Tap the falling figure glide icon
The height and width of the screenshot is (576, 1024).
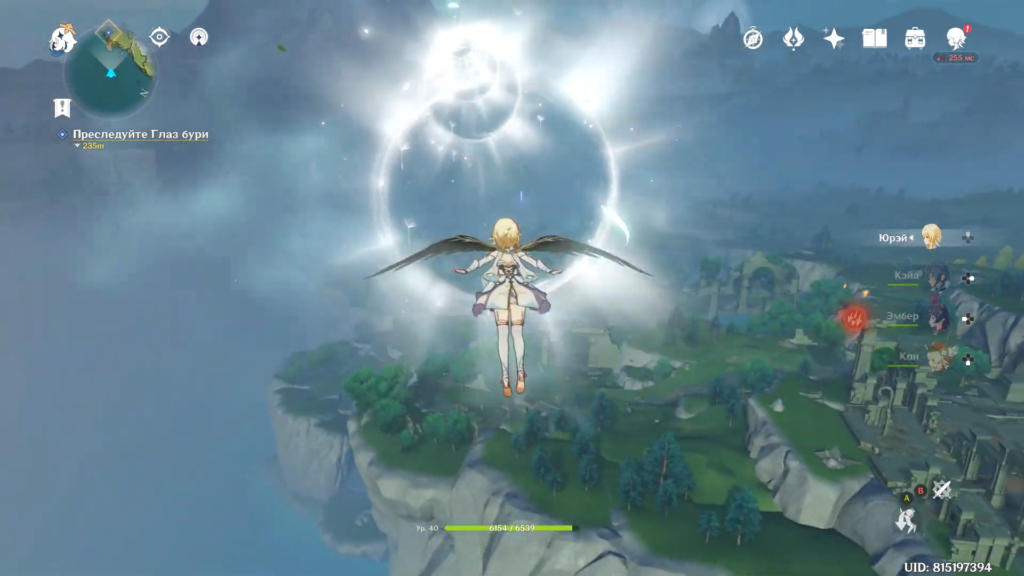[x=908, y=520]
